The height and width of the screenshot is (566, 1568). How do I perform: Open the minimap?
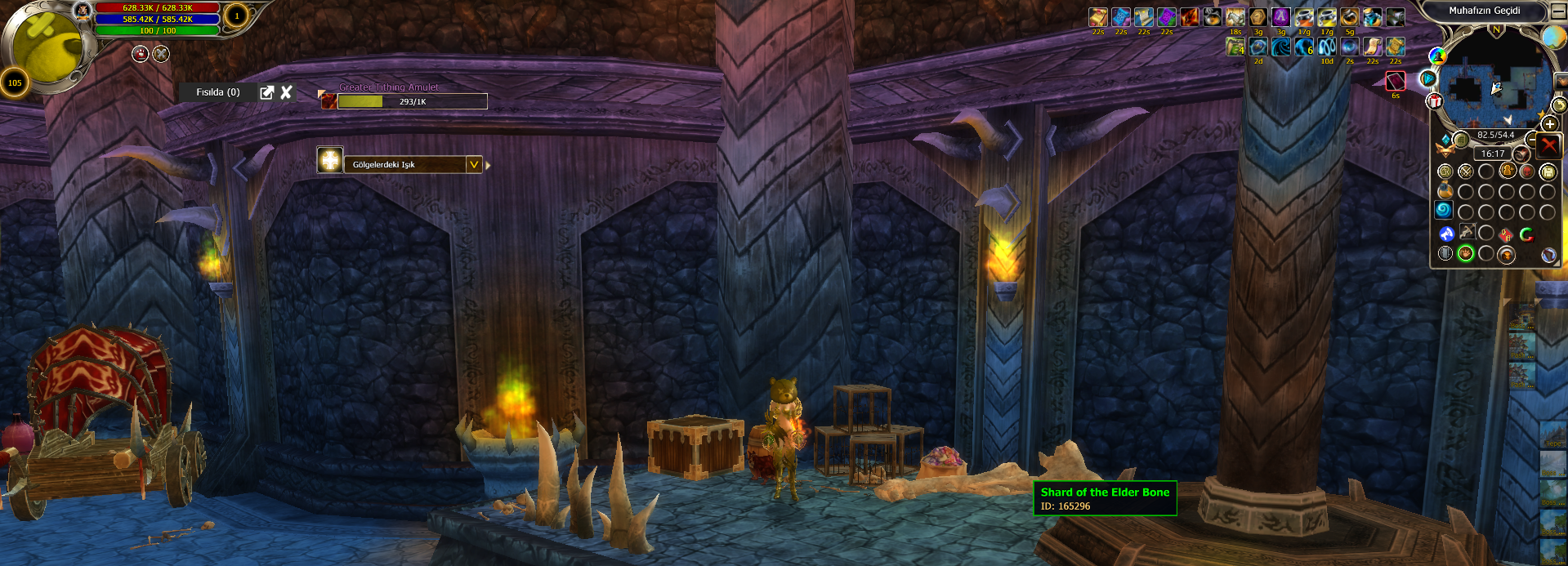[x=1494, y=82]
